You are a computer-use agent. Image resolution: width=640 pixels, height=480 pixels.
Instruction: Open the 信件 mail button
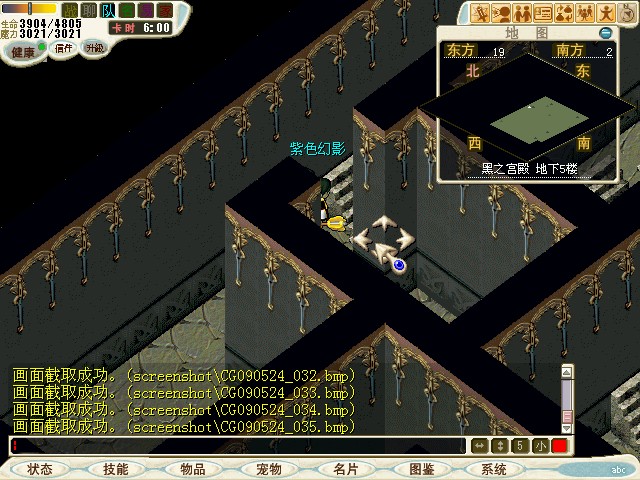pyautogui.click(x=64, y=46)
